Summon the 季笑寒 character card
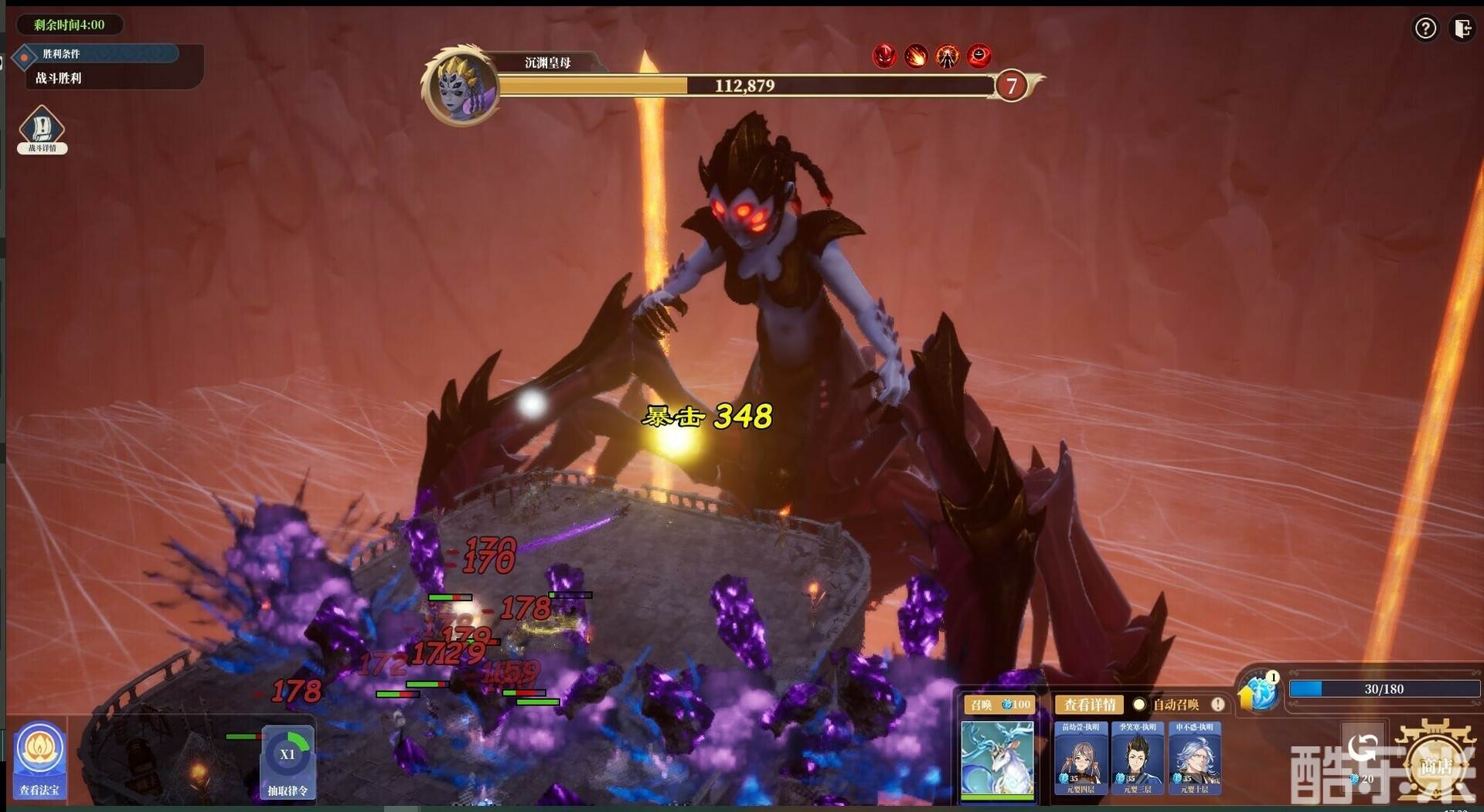The height and width of the screenshot is (812, 1484). (1138, 757)
